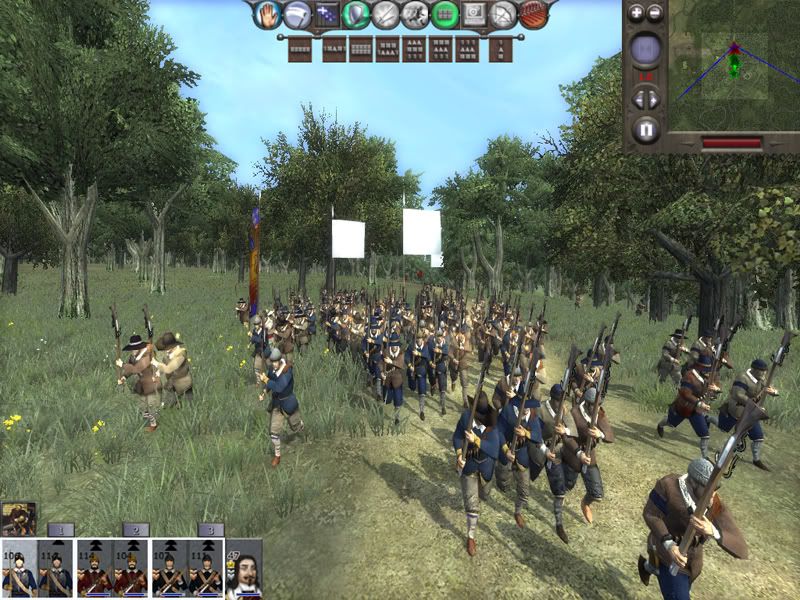
Task: Zoom out the minimap with minus button
Action: (x=655, y=13)
